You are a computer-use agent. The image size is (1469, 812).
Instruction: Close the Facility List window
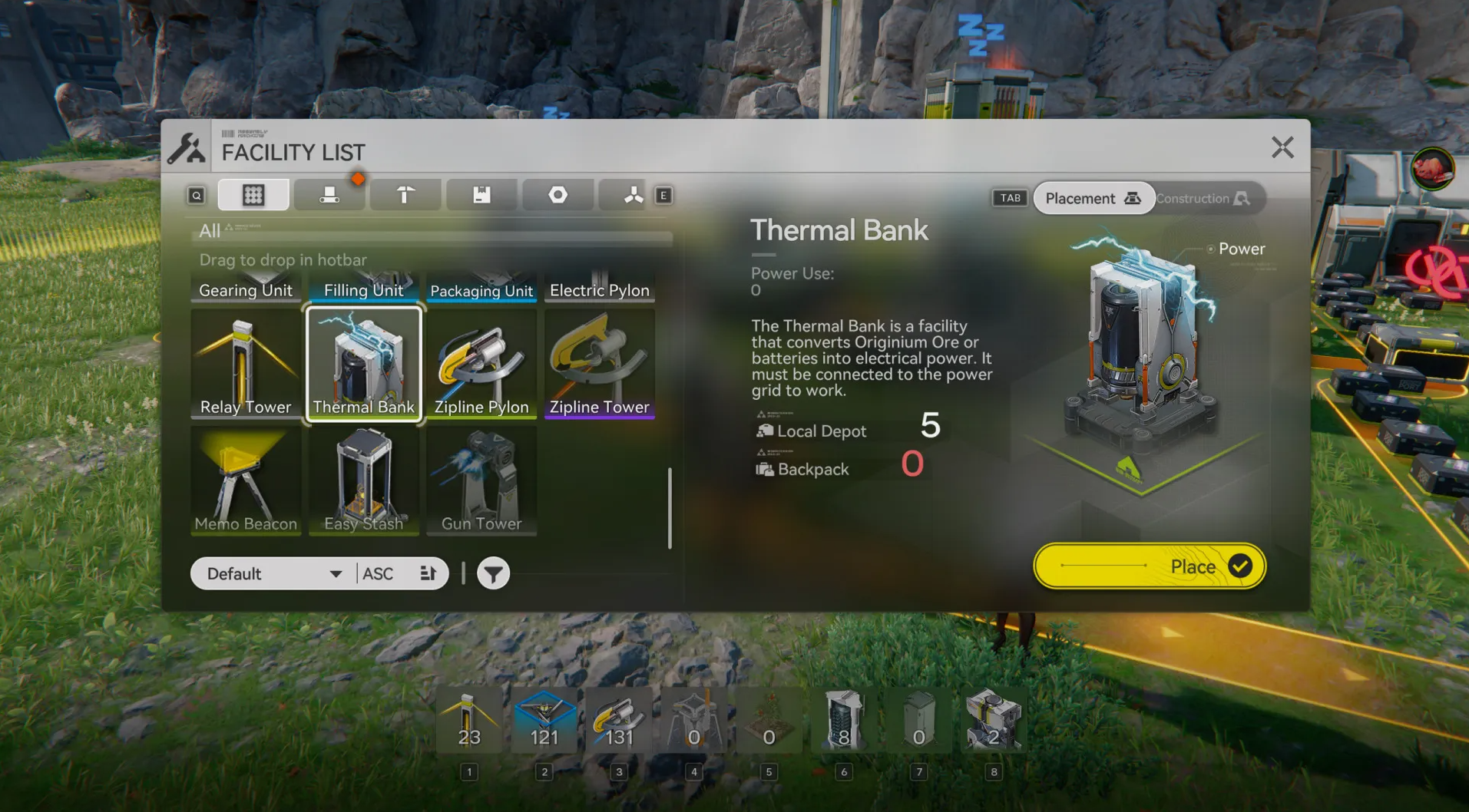point(1282,147)
